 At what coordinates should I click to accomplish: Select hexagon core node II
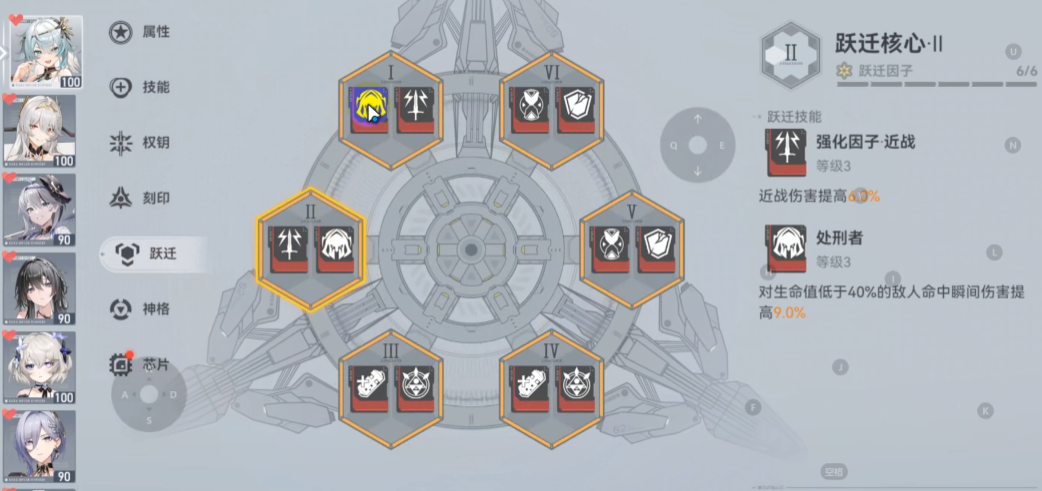(x=310, y=248)
